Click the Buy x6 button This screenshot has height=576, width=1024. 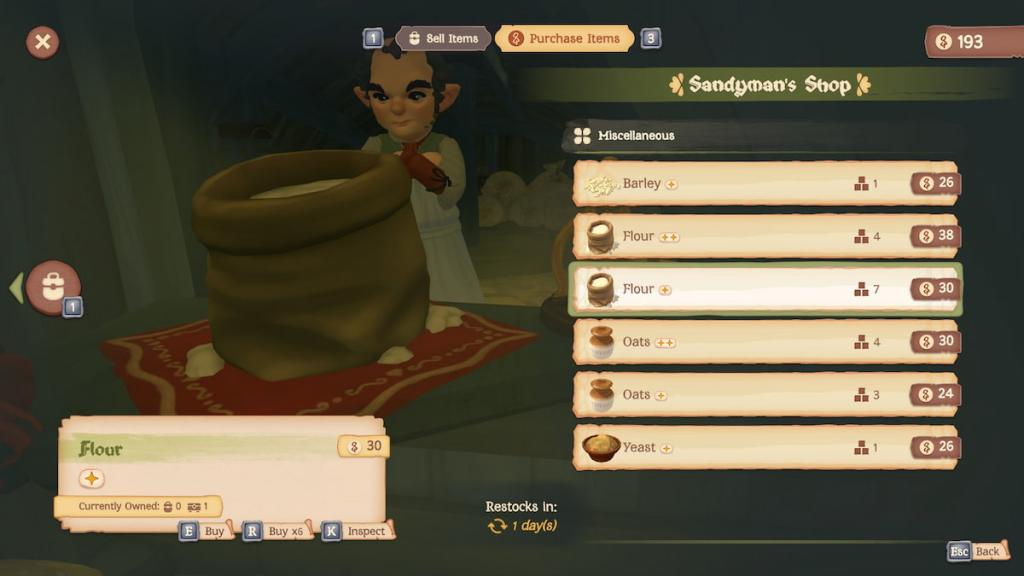coord(275,531)
